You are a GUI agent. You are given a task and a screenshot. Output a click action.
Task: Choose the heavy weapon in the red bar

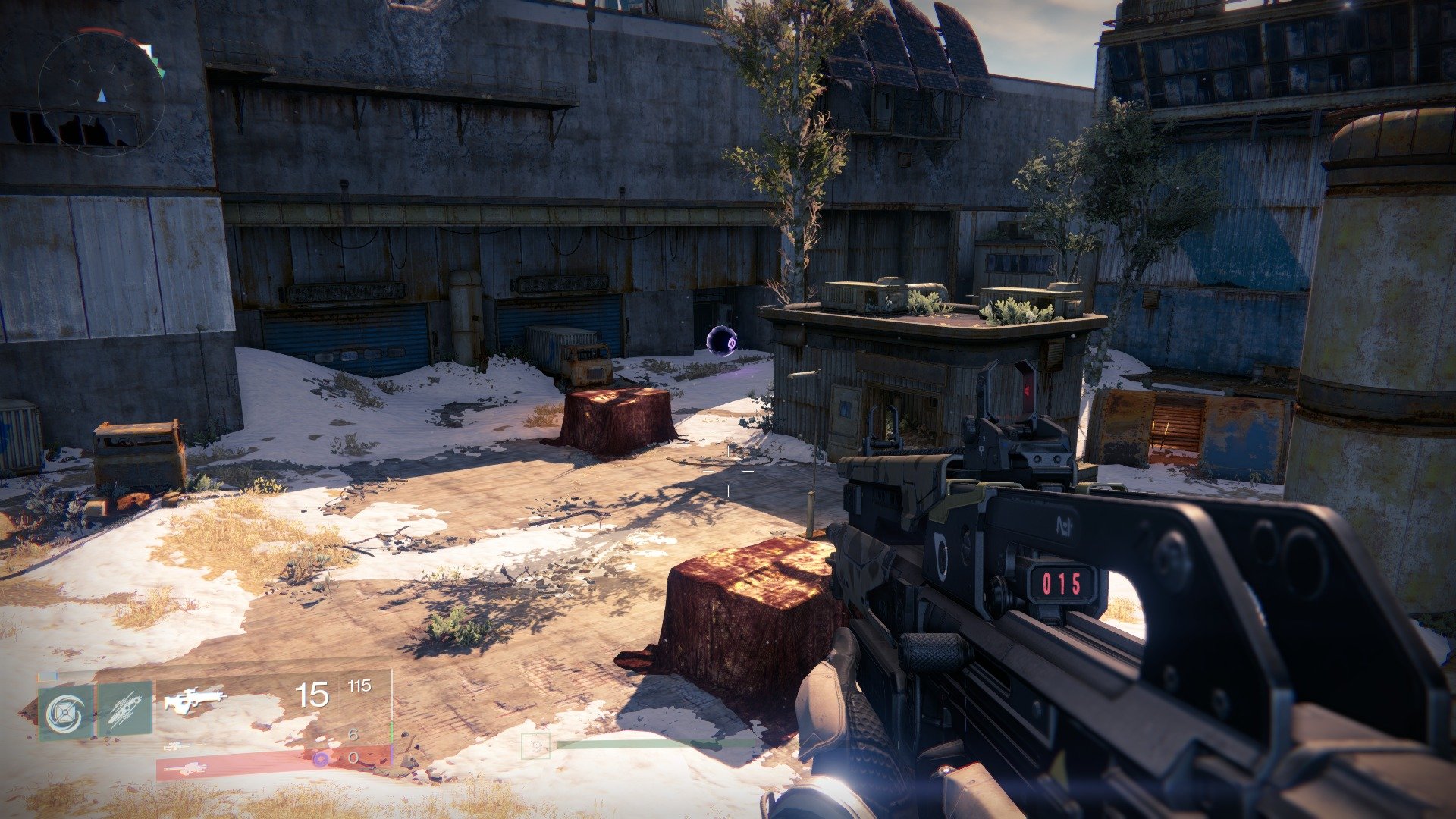(185, 769)
